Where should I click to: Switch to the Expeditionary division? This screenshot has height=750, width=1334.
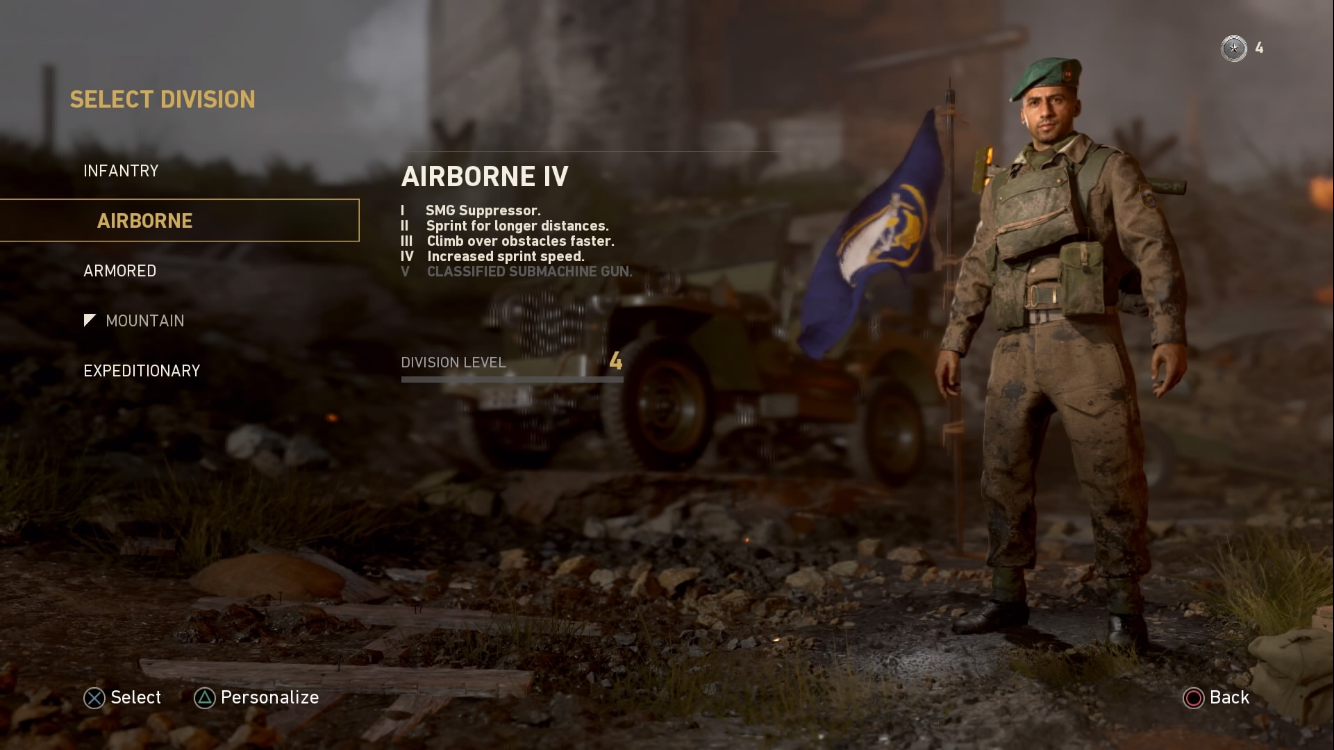(x=142, y=371)
